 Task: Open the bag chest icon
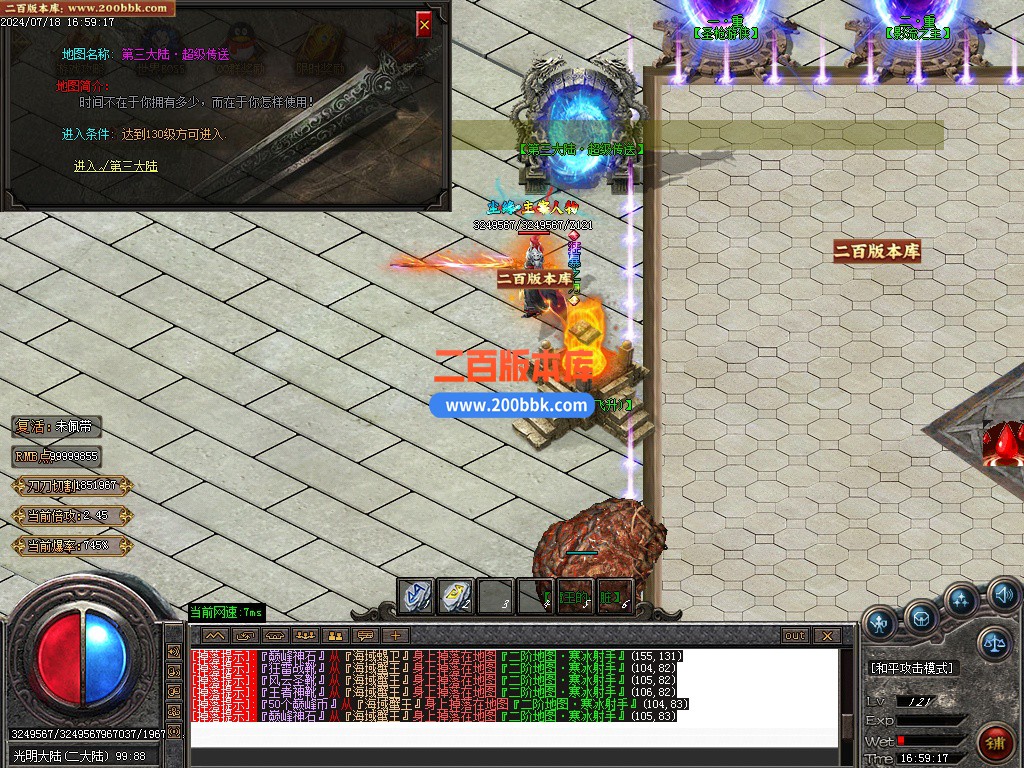921,617
